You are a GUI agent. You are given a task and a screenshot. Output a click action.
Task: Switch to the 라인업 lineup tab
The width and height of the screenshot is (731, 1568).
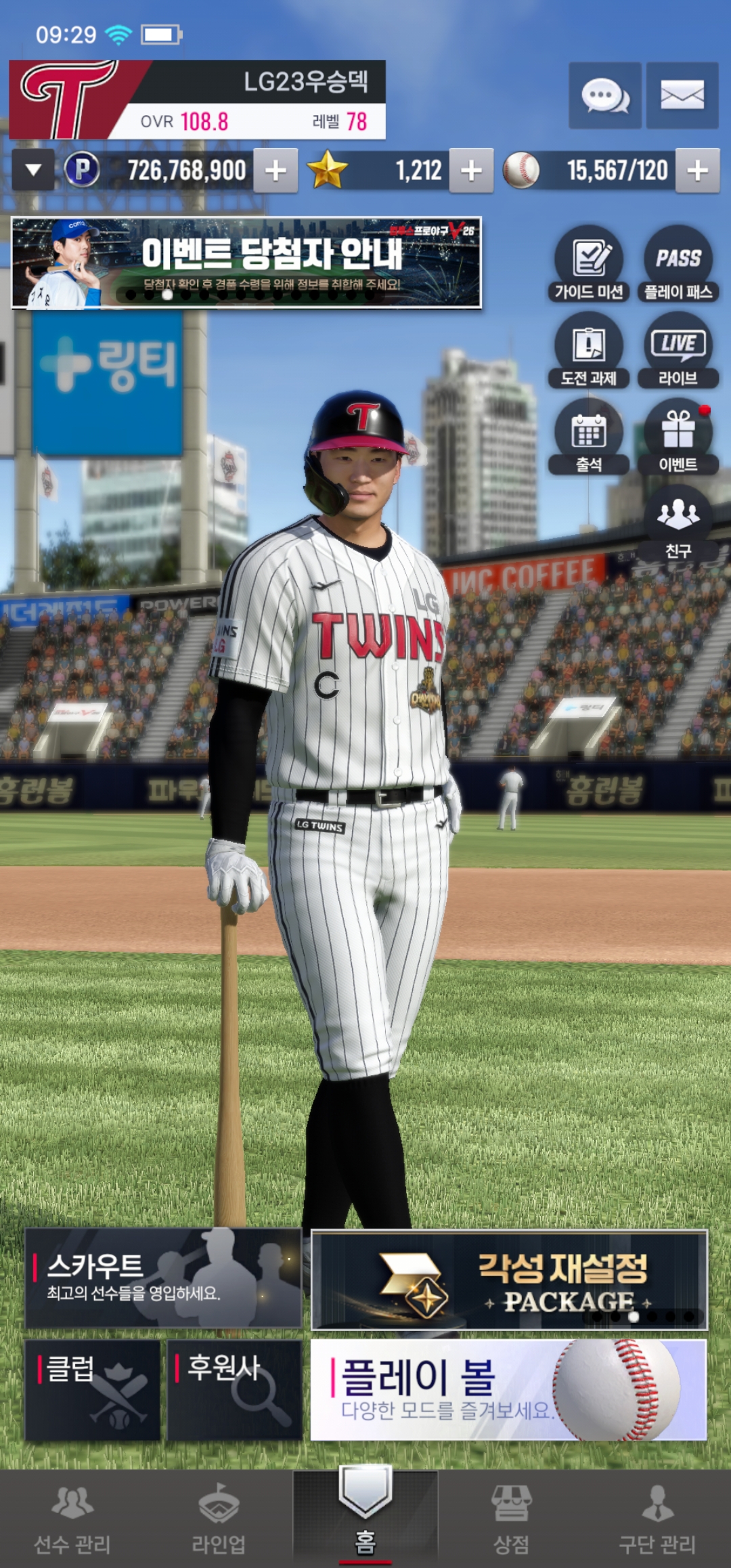(219, 1518)
